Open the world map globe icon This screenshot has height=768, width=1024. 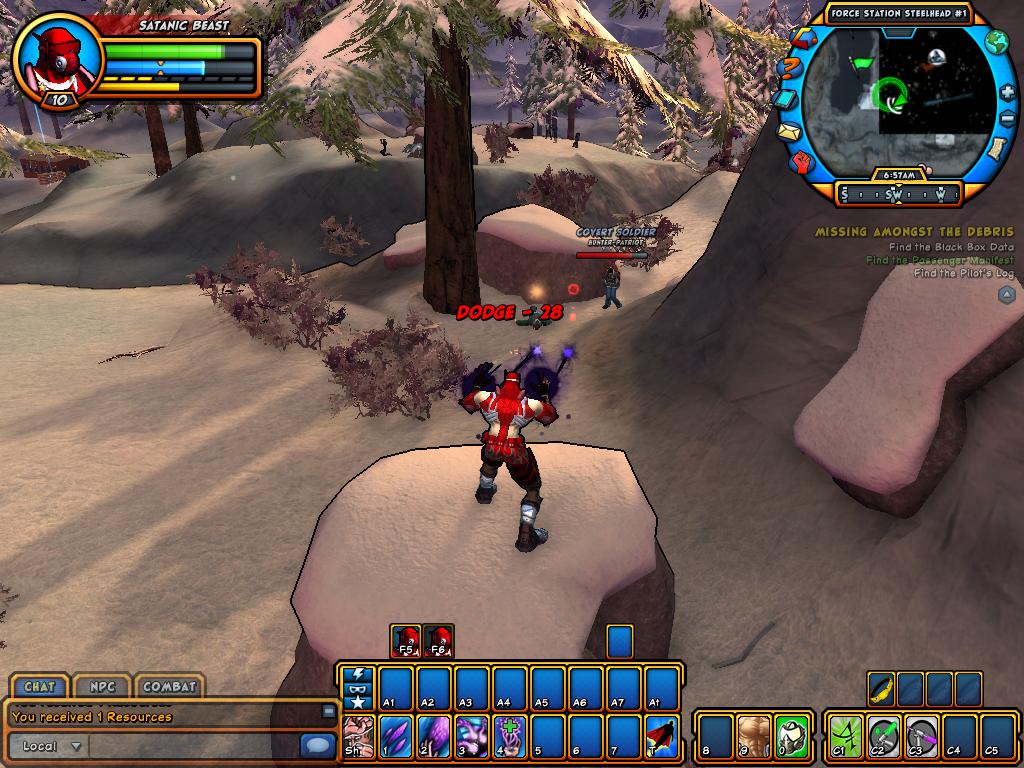click(x=996, y=42)
